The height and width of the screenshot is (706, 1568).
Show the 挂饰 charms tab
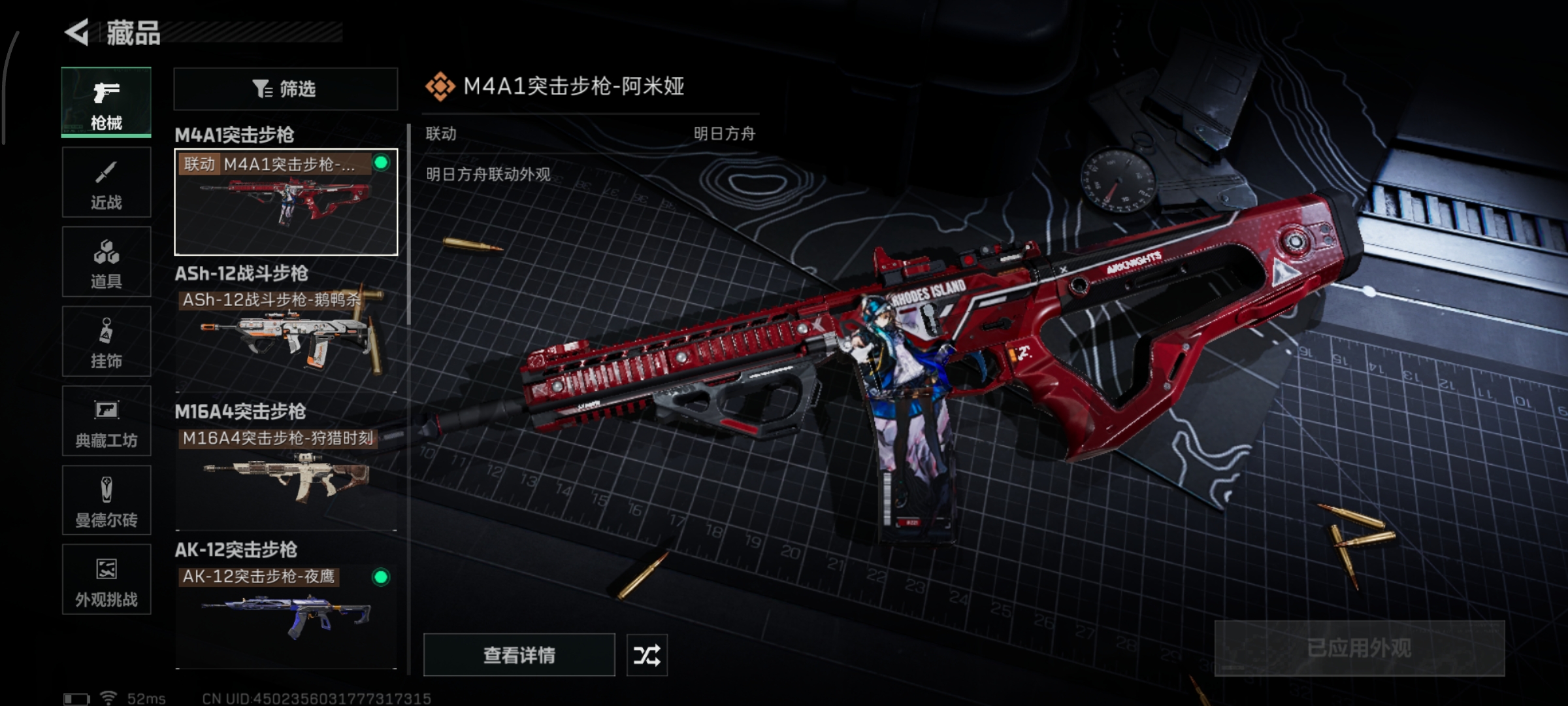106,342
